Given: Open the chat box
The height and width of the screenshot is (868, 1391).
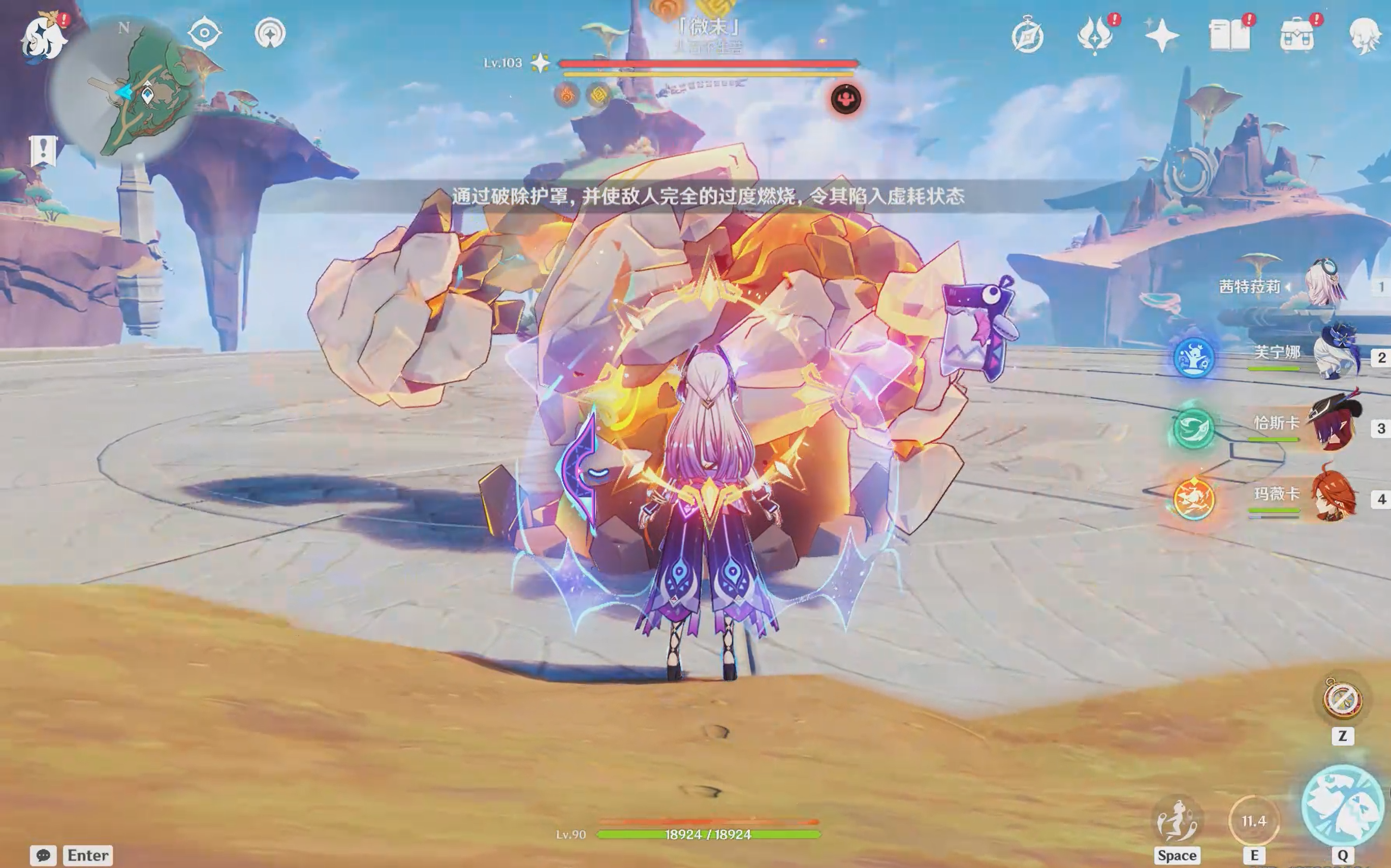Looking at the screenshot, I should click(x=44, y=855).
